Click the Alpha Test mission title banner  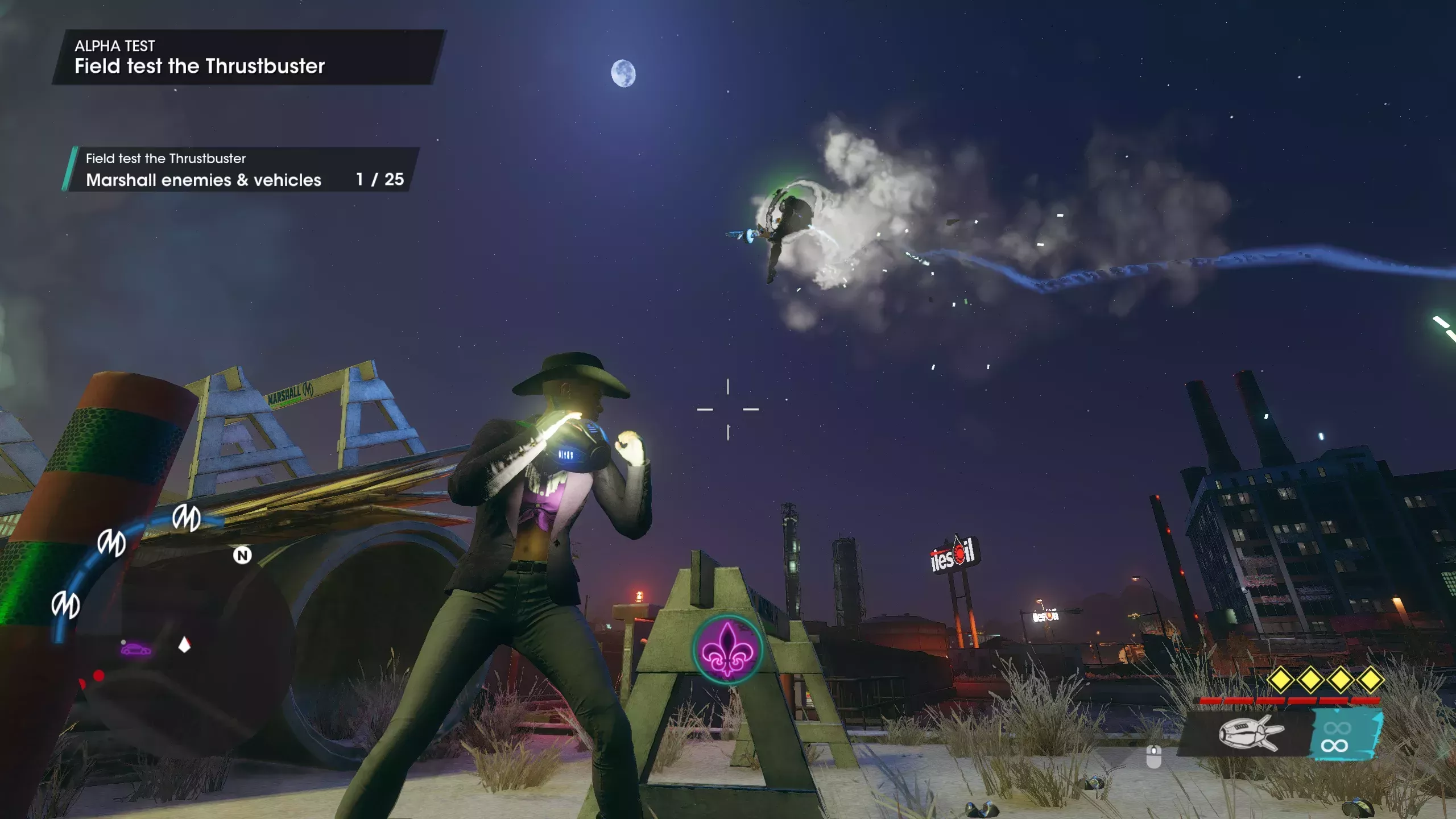(247, 57)
